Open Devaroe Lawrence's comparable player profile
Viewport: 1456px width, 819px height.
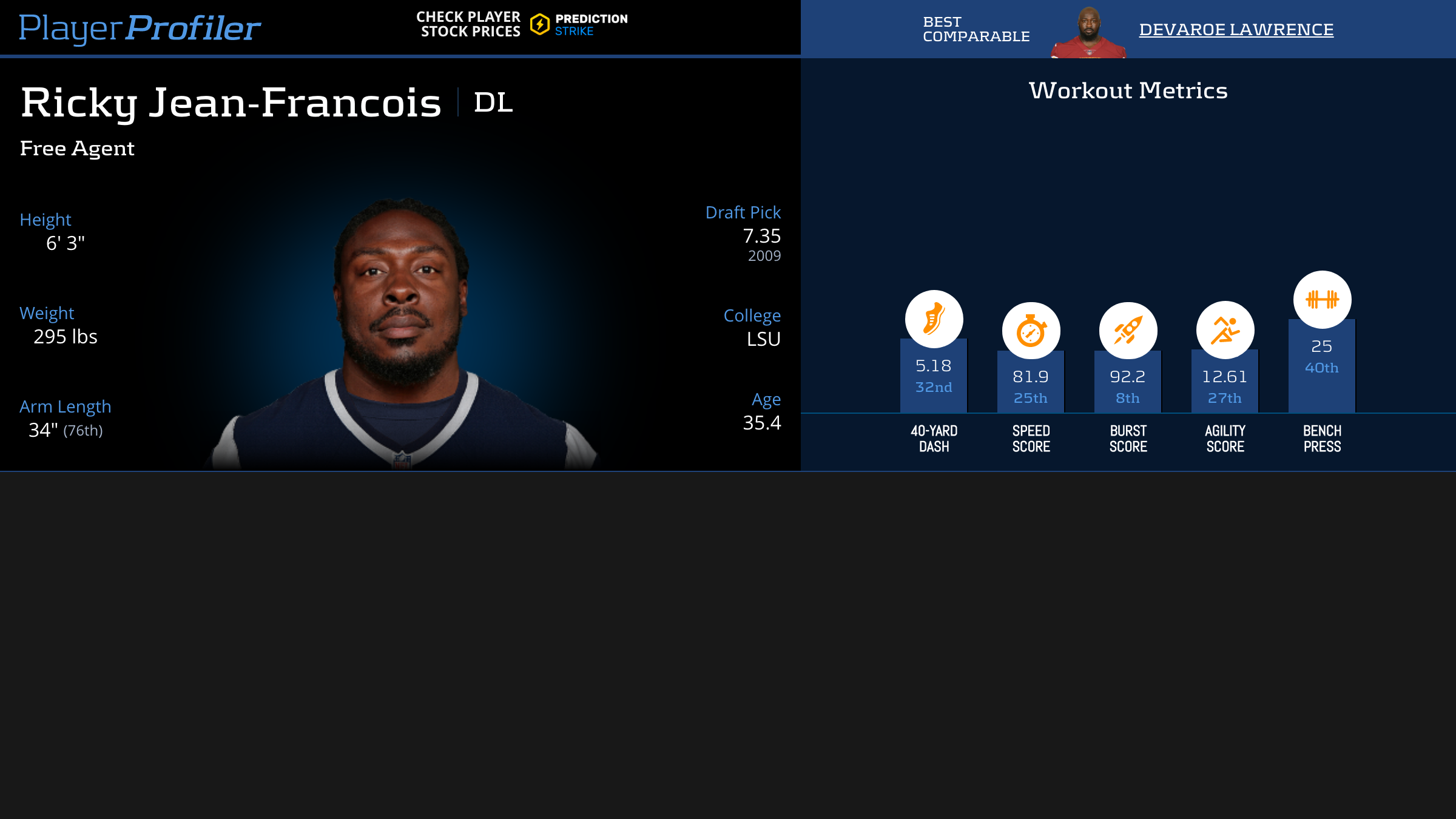(1236, 30)
